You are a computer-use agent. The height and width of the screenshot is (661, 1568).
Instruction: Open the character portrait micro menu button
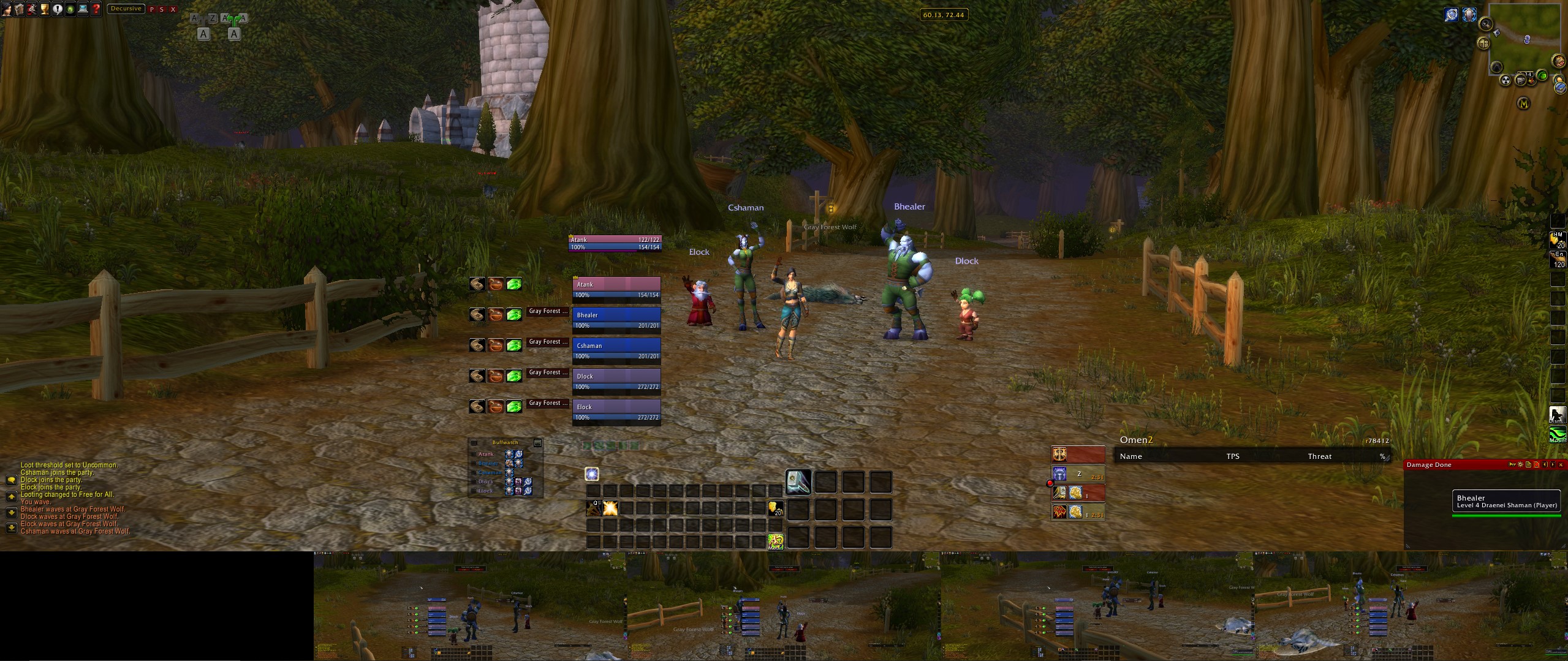[x=6, y=9]
